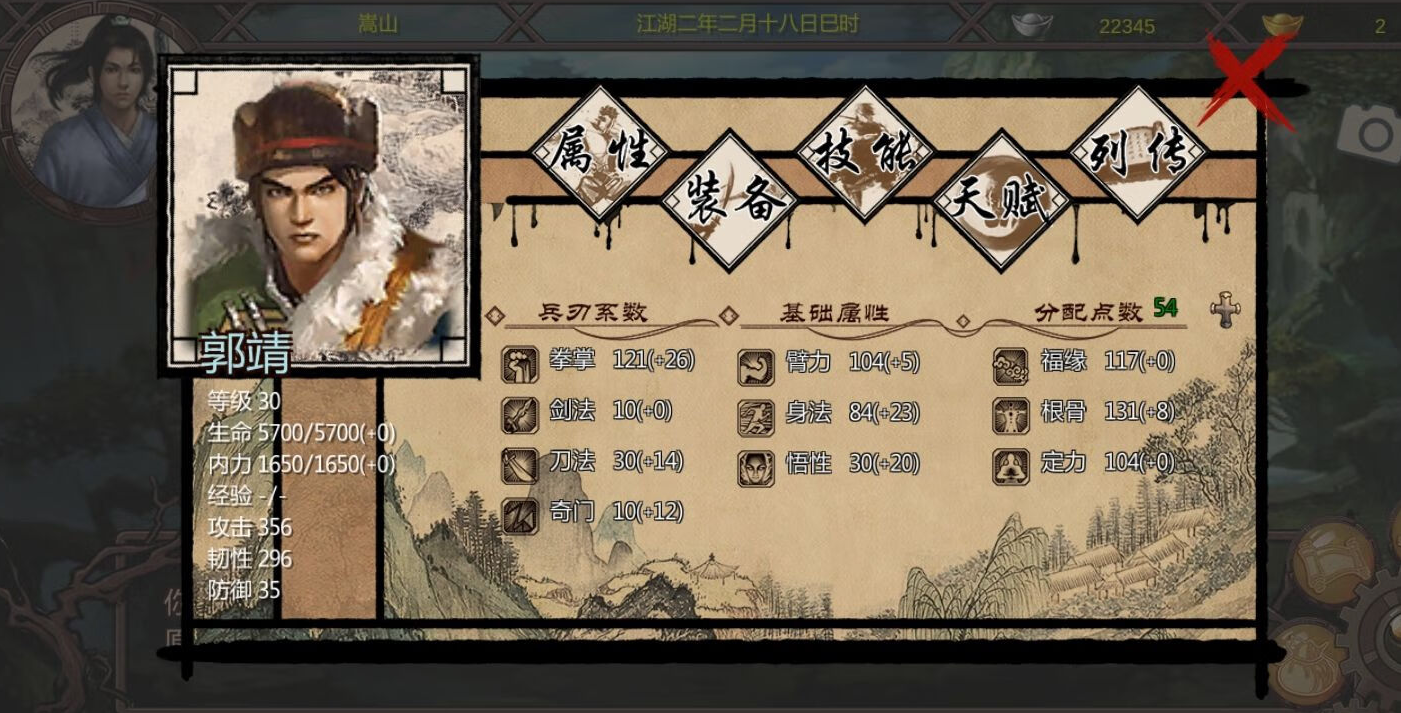Open the gear settings icon
The height and width of the screenshot is (713, 1401).
[x=1385, y=633]
